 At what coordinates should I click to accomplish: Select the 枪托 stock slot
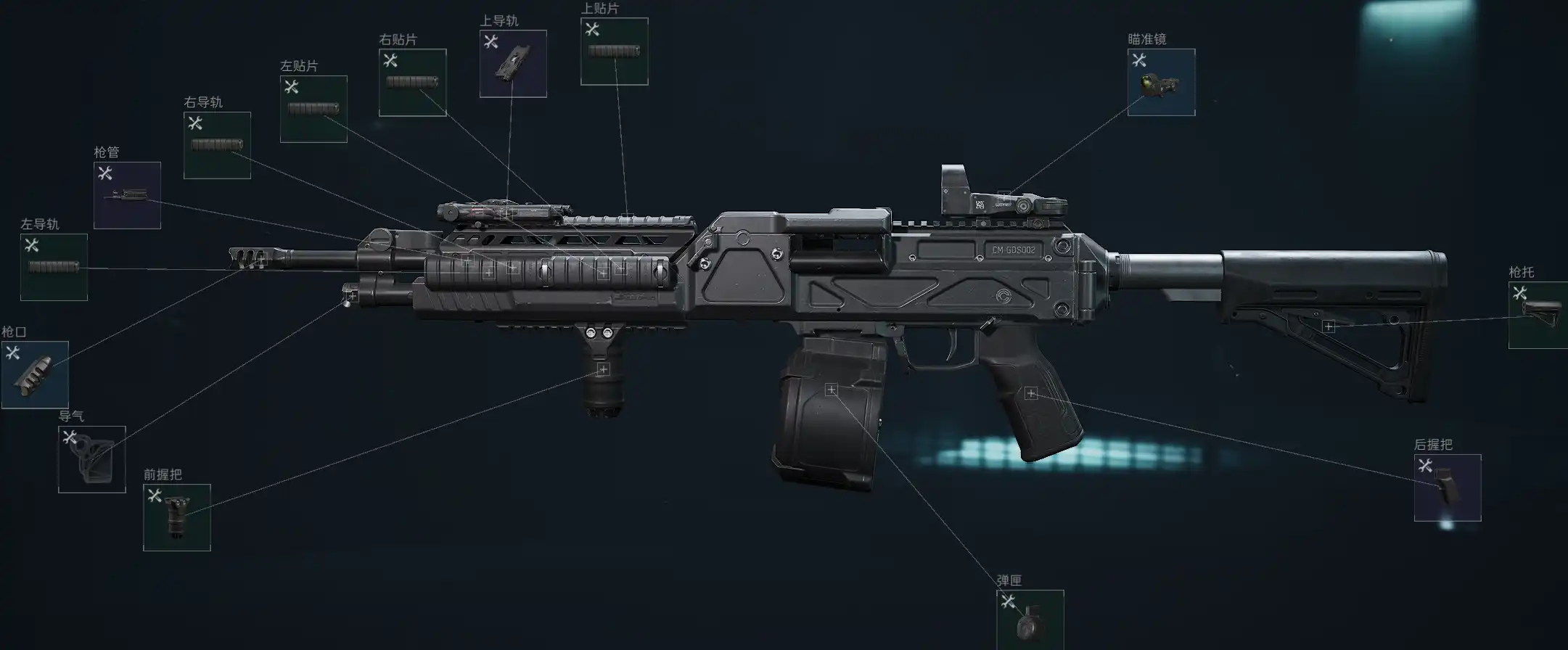[1540, 315]
